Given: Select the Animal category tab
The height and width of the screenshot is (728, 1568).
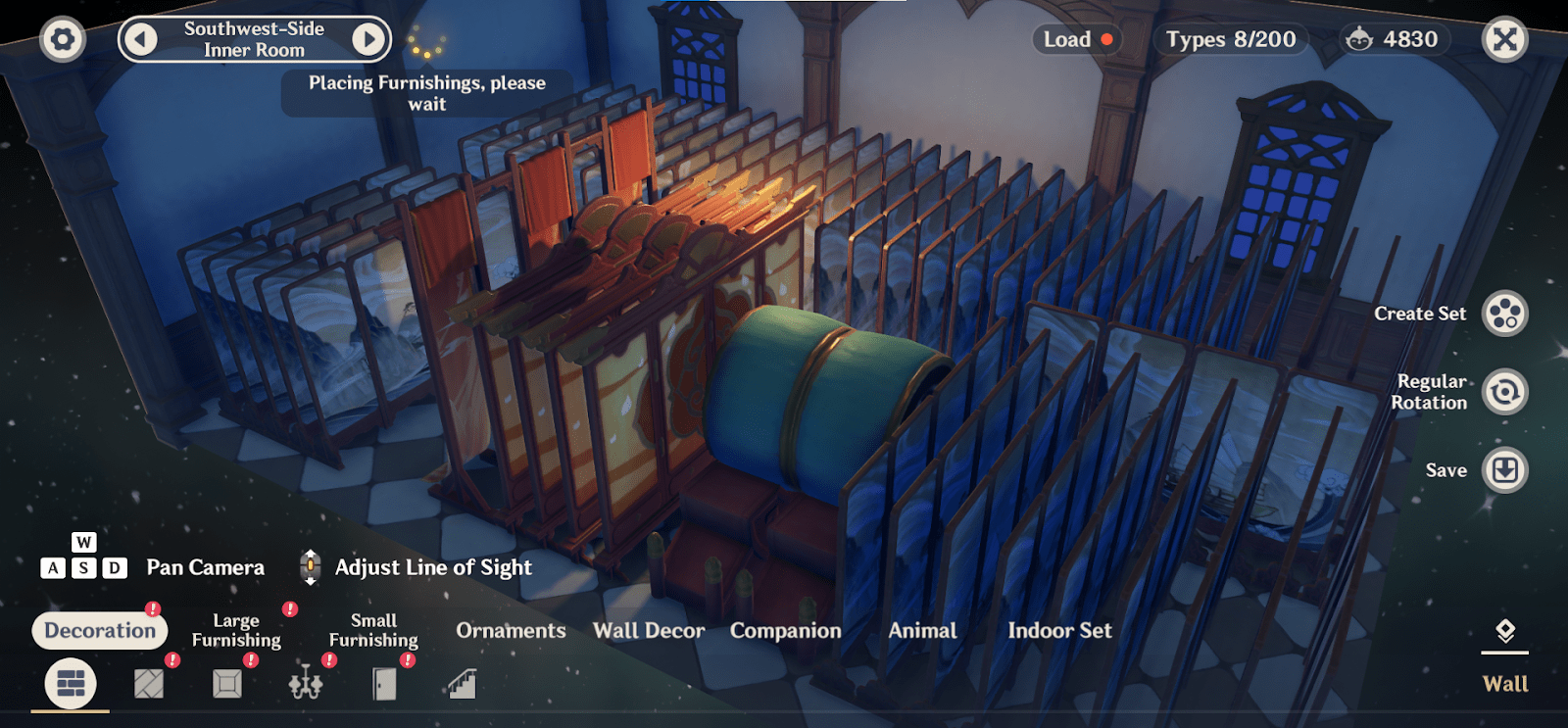Looking at the screenshot, I should pos(922,630).
